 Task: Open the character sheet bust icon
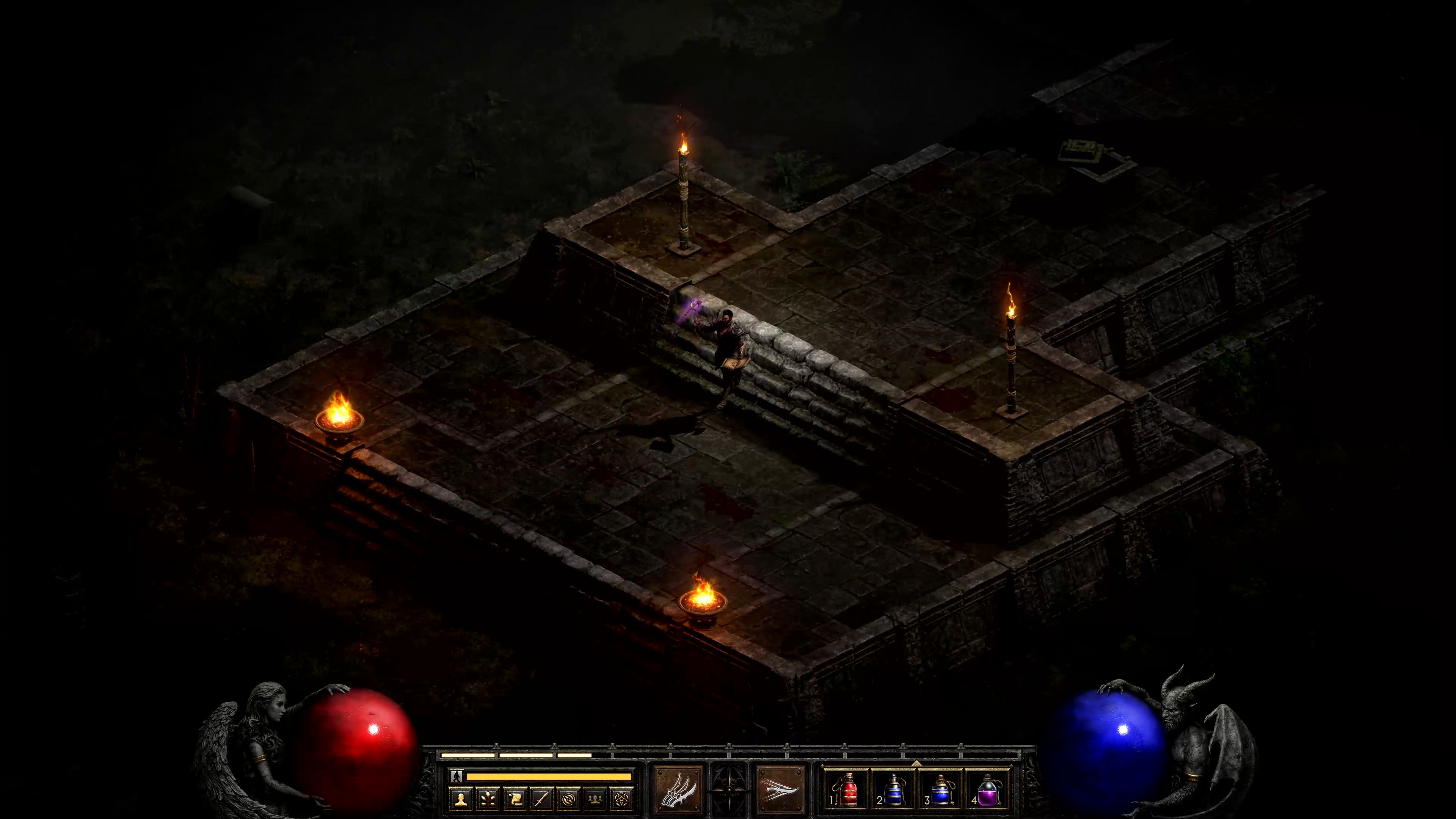click(461, 799)
